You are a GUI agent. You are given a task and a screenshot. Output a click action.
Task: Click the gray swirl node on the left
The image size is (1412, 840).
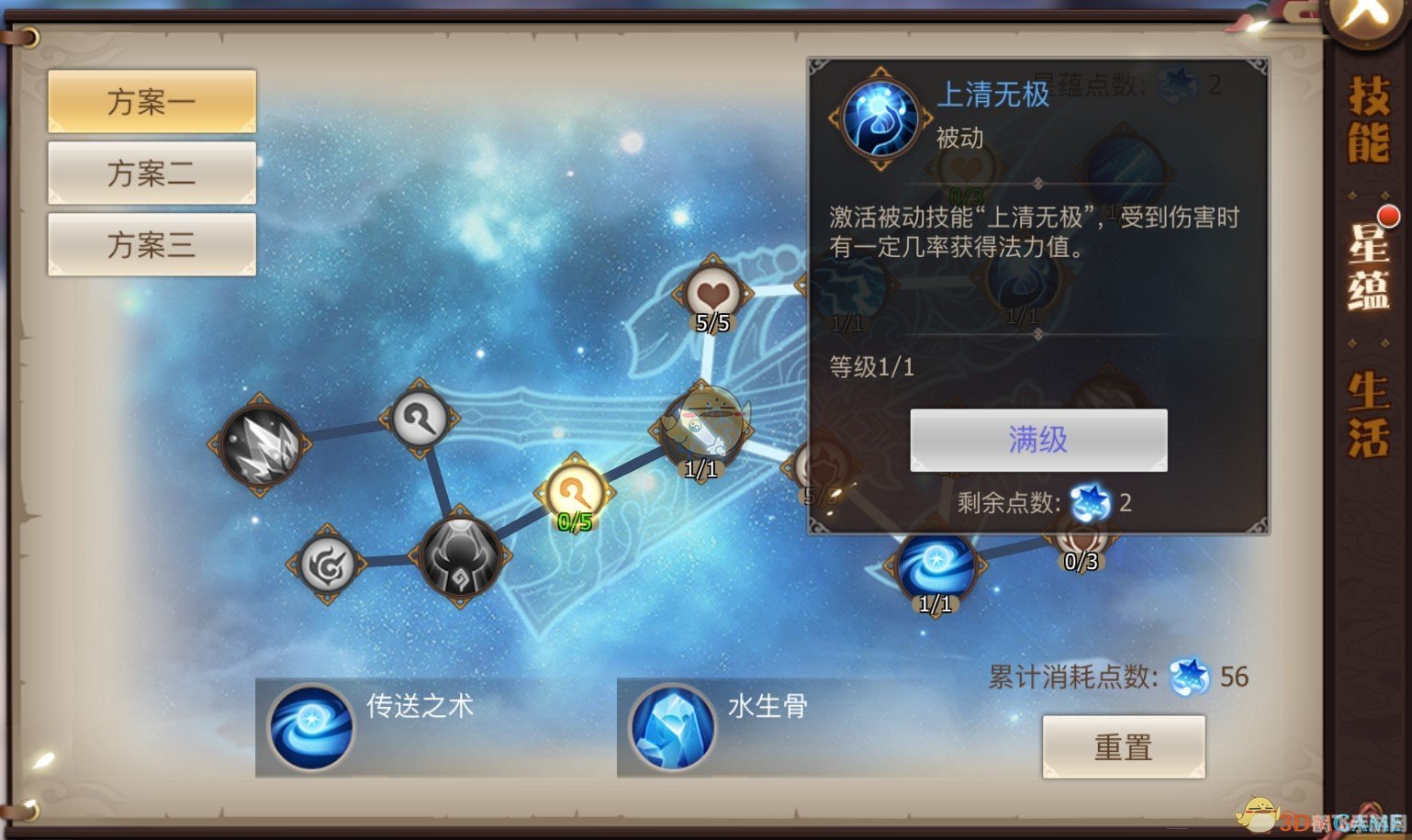328,566
